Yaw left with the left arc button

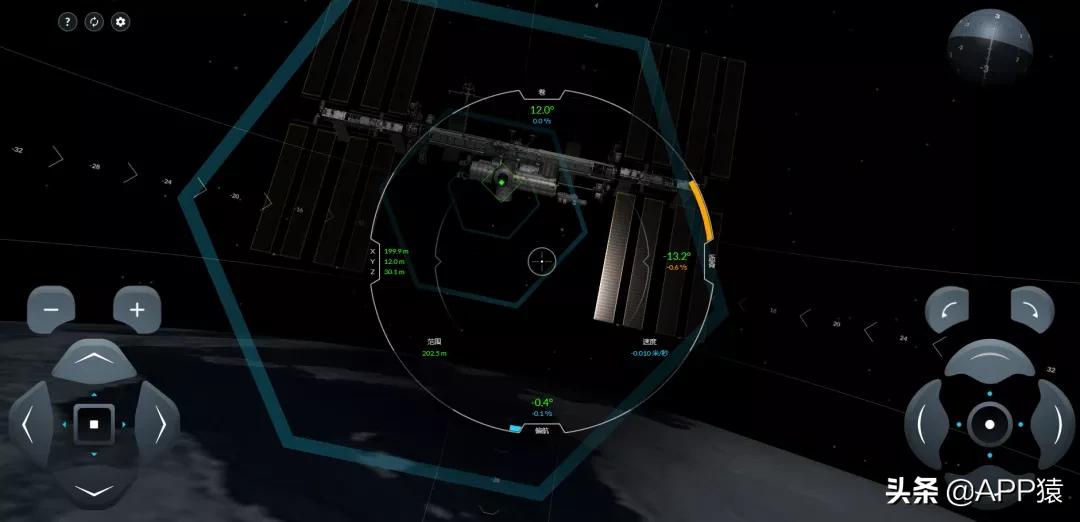[925, 424]
